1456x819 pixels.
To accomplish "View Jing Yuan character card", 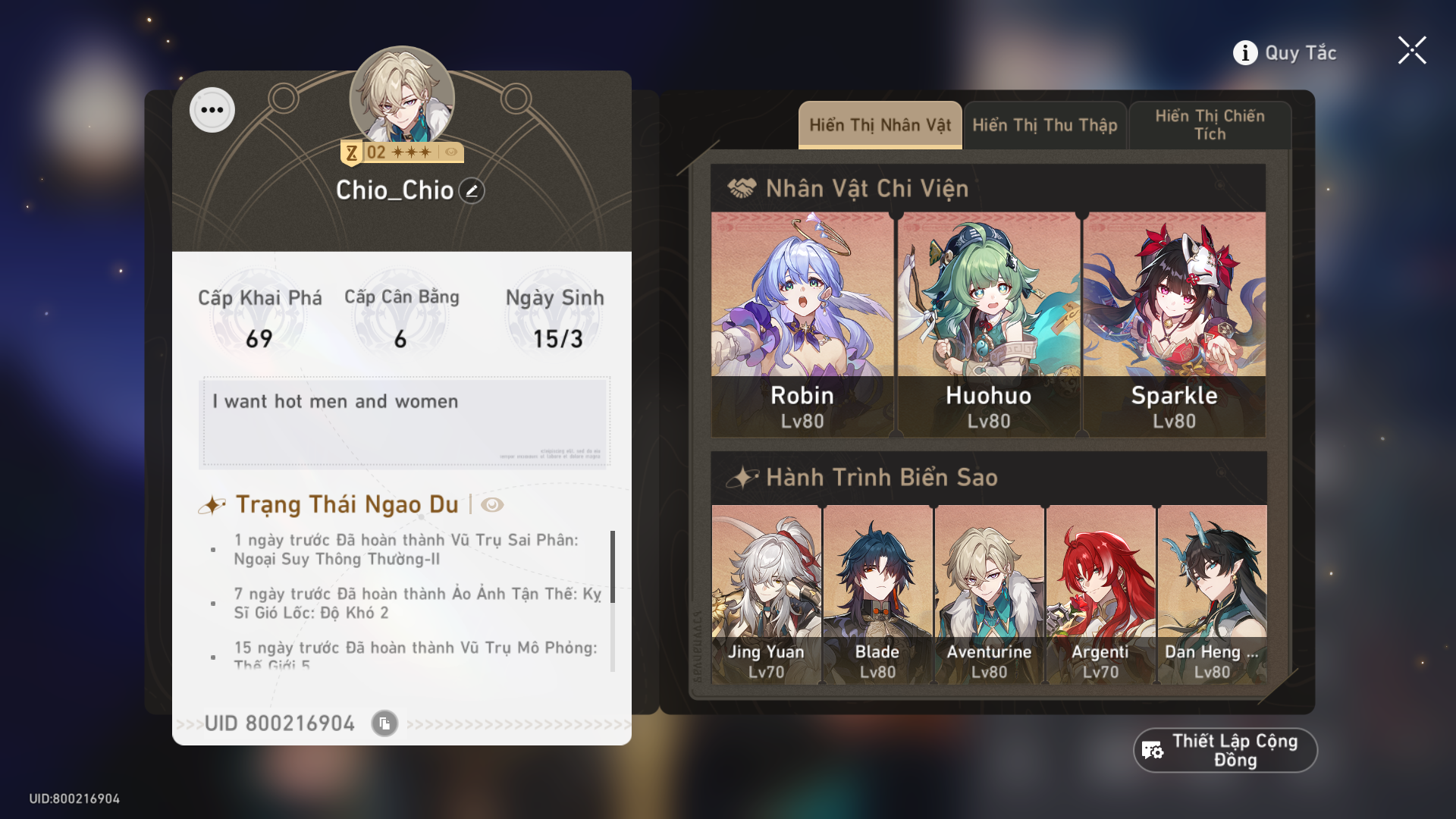I will pos(766,595).
